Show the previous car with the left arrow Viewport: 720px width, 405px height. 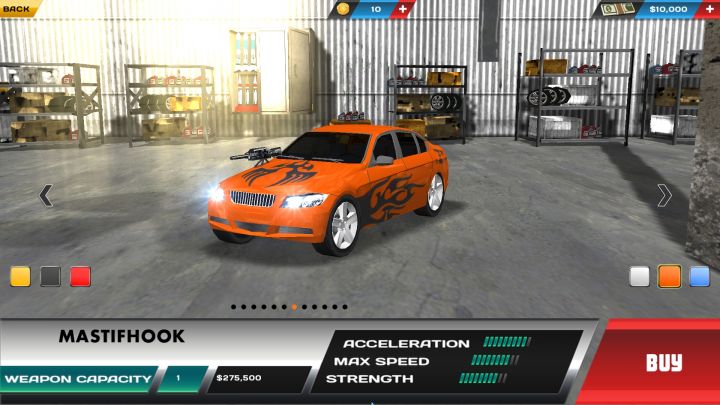tap(45, 195)
